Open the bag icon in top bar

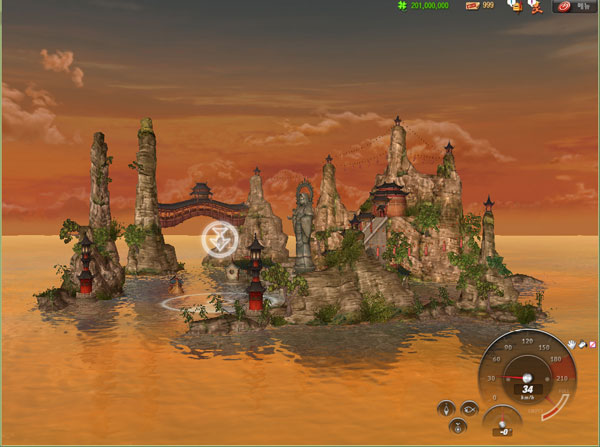[x=515, y=6]
